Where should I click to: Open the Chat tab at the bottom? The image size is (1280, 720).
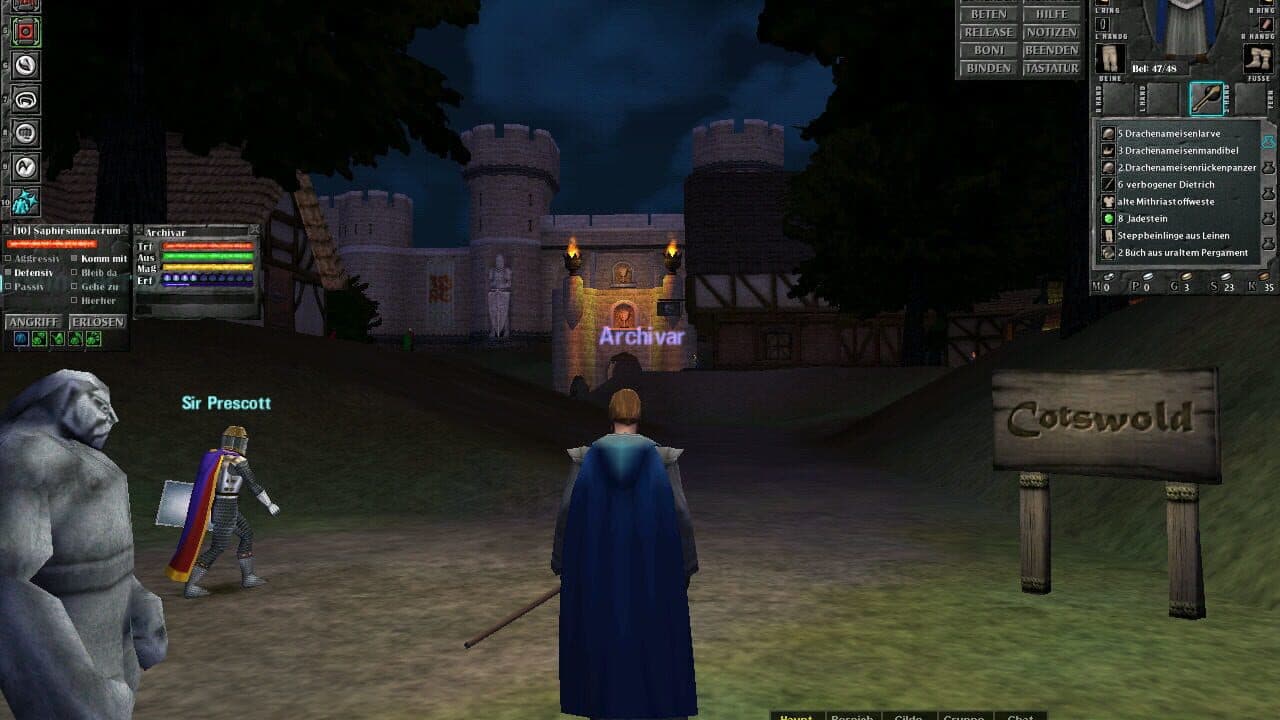(x=1020, y=717)
